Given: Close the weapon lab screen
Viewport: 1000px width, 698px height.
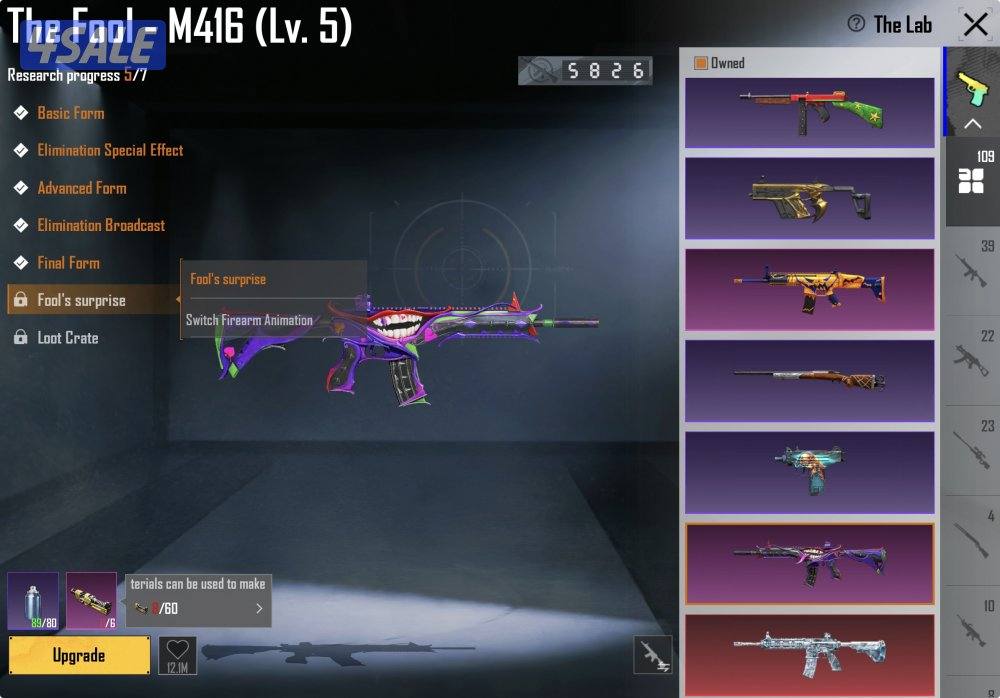Looking at the screenshot, I should (974, 24).
